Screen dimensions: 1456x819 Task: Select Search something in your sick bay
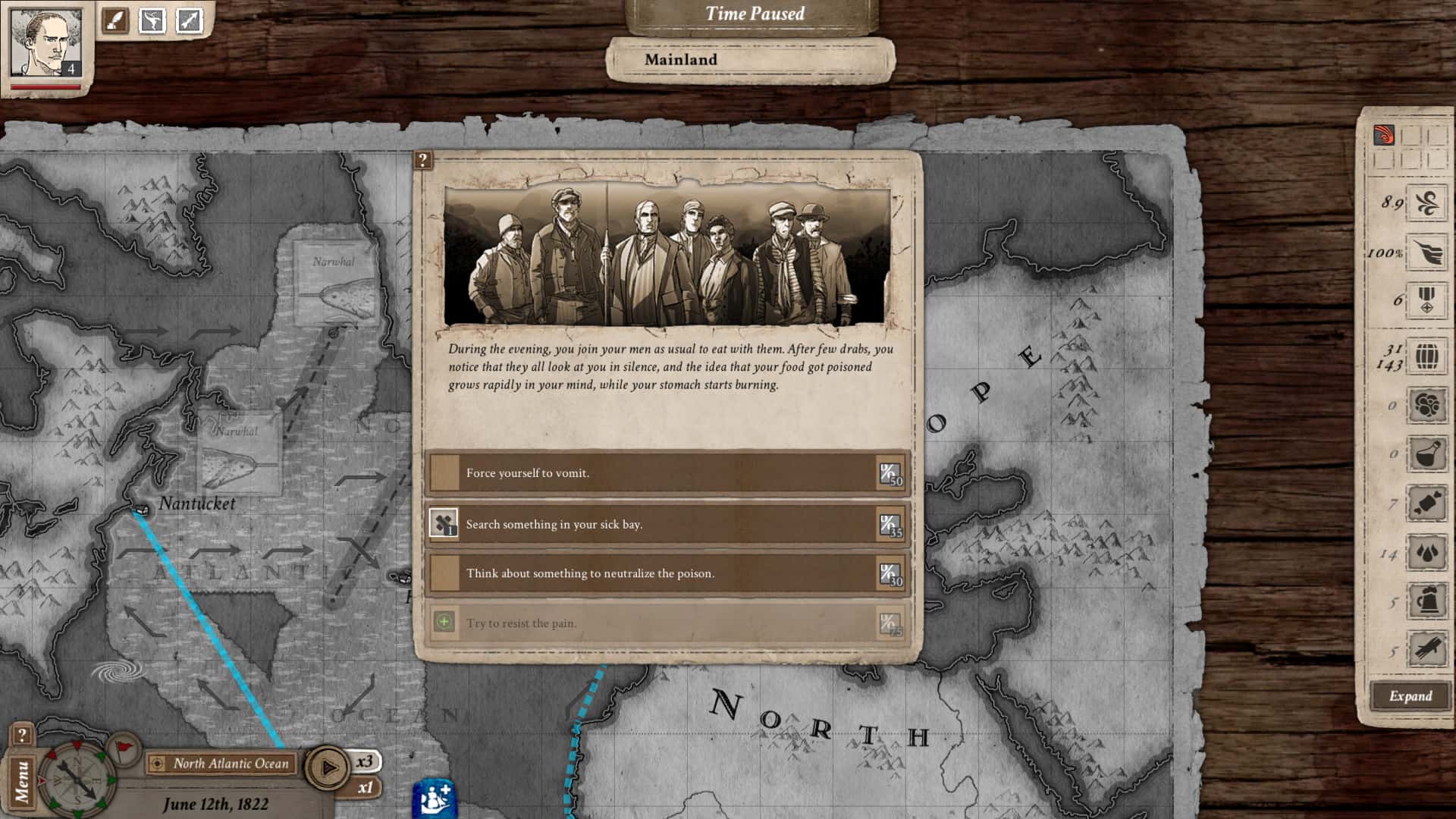(667, 523)
